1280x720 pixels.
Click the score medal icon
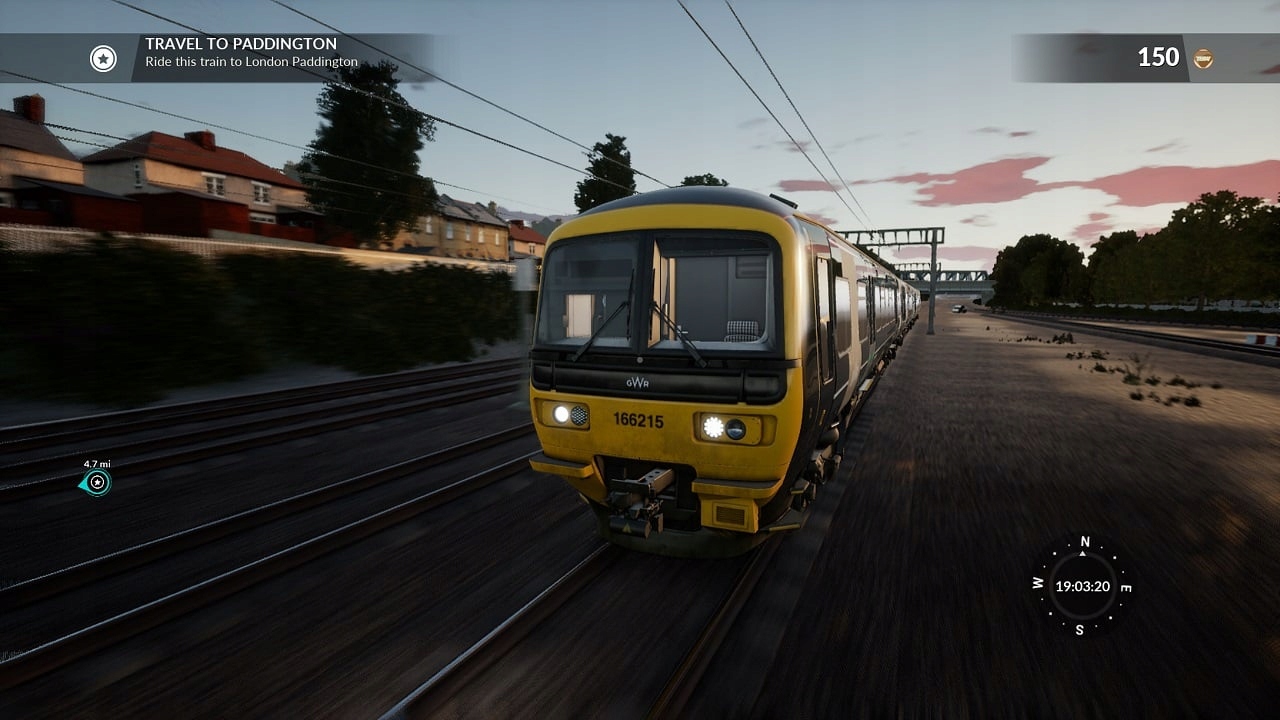(x=1203, y=58)
